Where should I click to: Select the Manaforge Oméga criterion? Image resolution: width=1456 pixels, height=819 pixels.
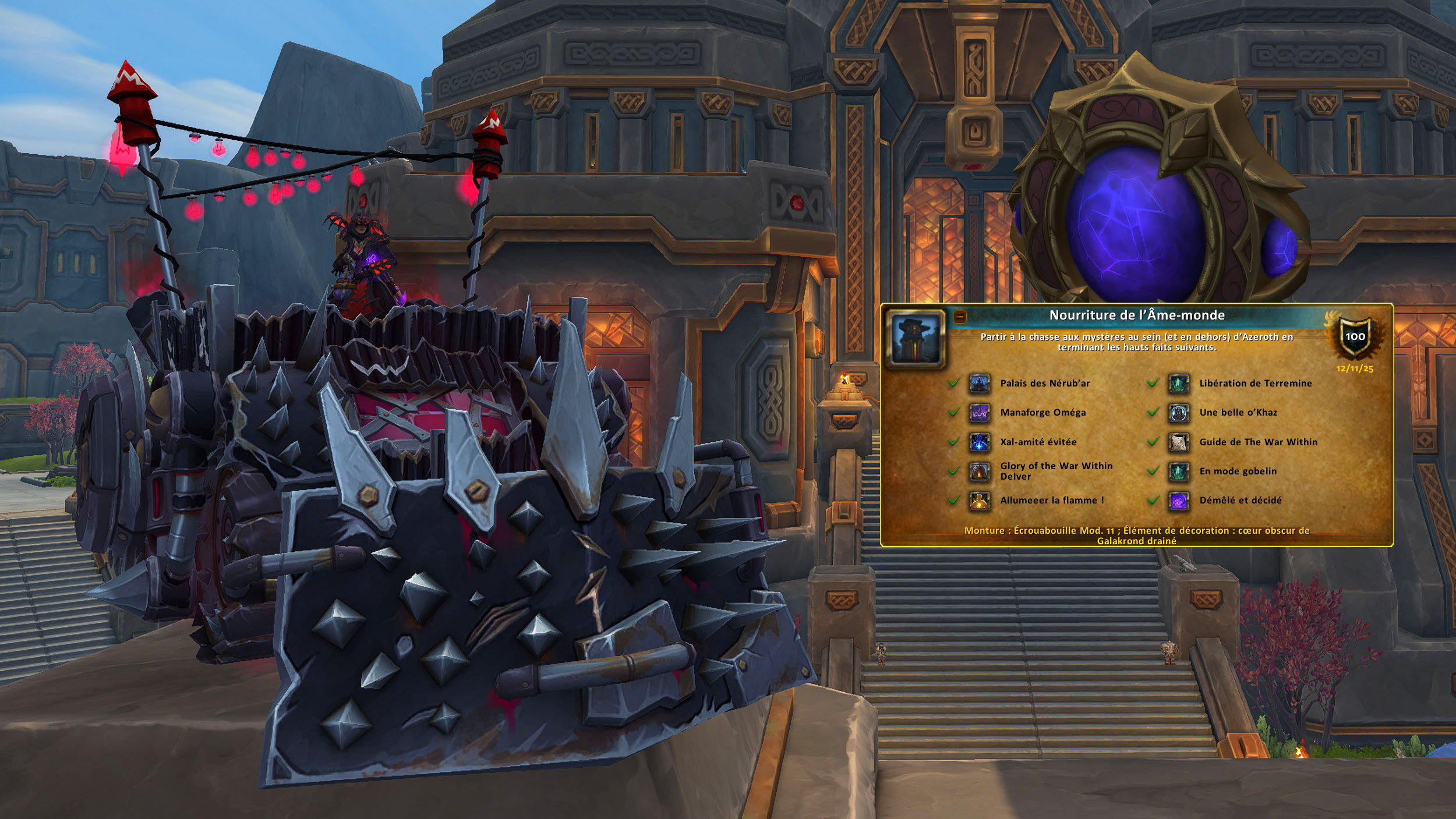(x=1042, y=413)
